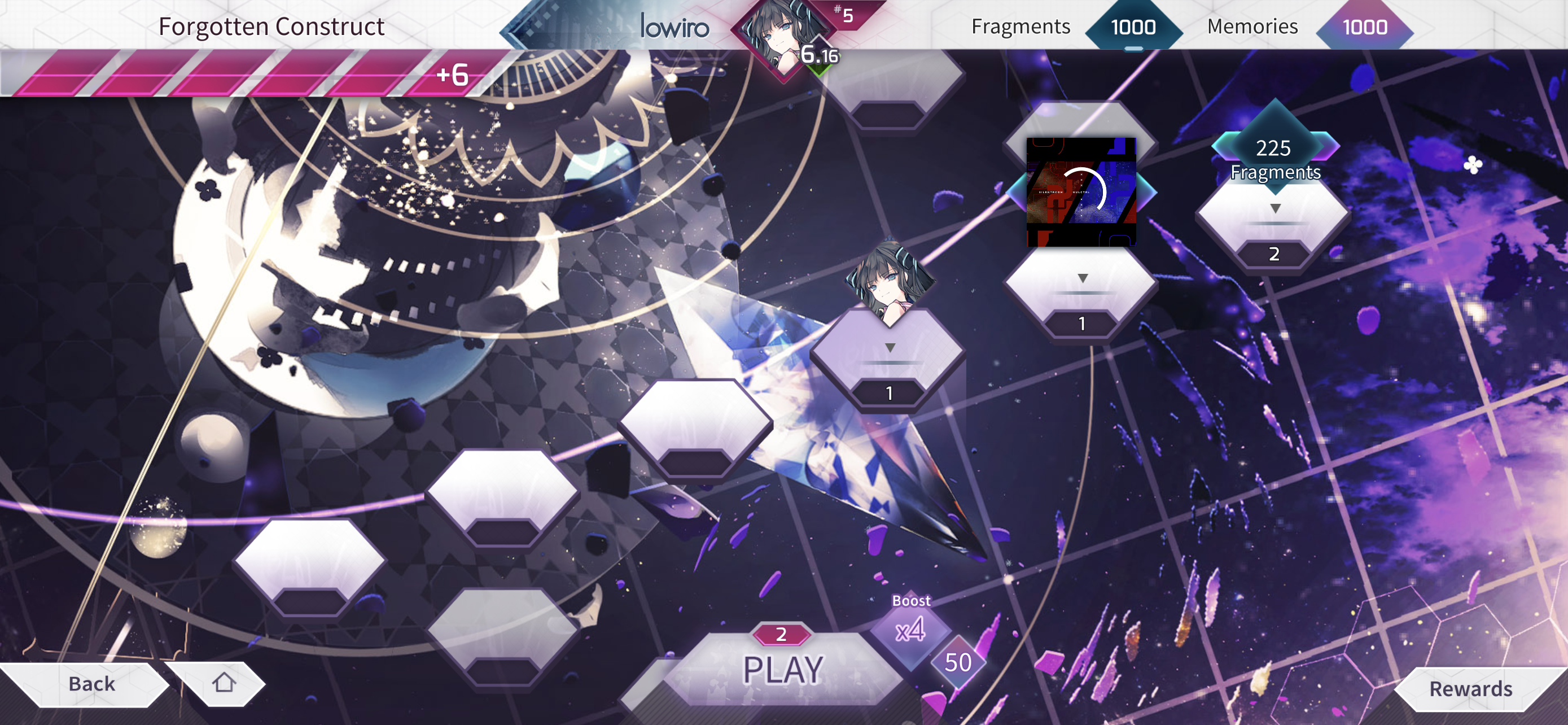Click the home icon next to Back
This screenshot has height=725, width=1568.
(x=224, y=683)
